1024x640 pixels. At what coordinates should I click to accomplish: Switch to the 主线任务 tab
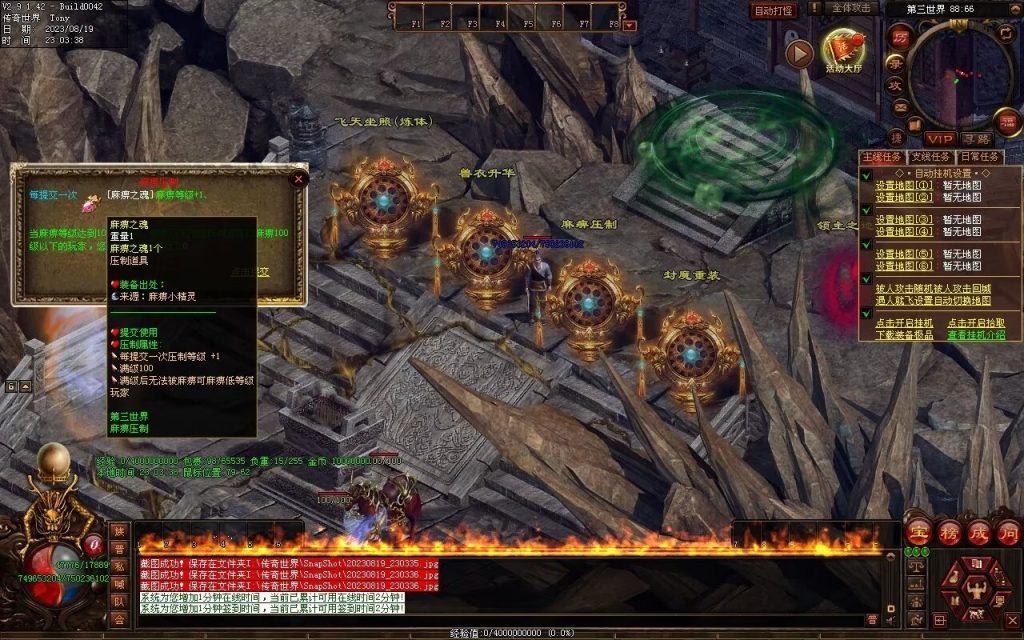pyautogui.click(x=882, y=157)
